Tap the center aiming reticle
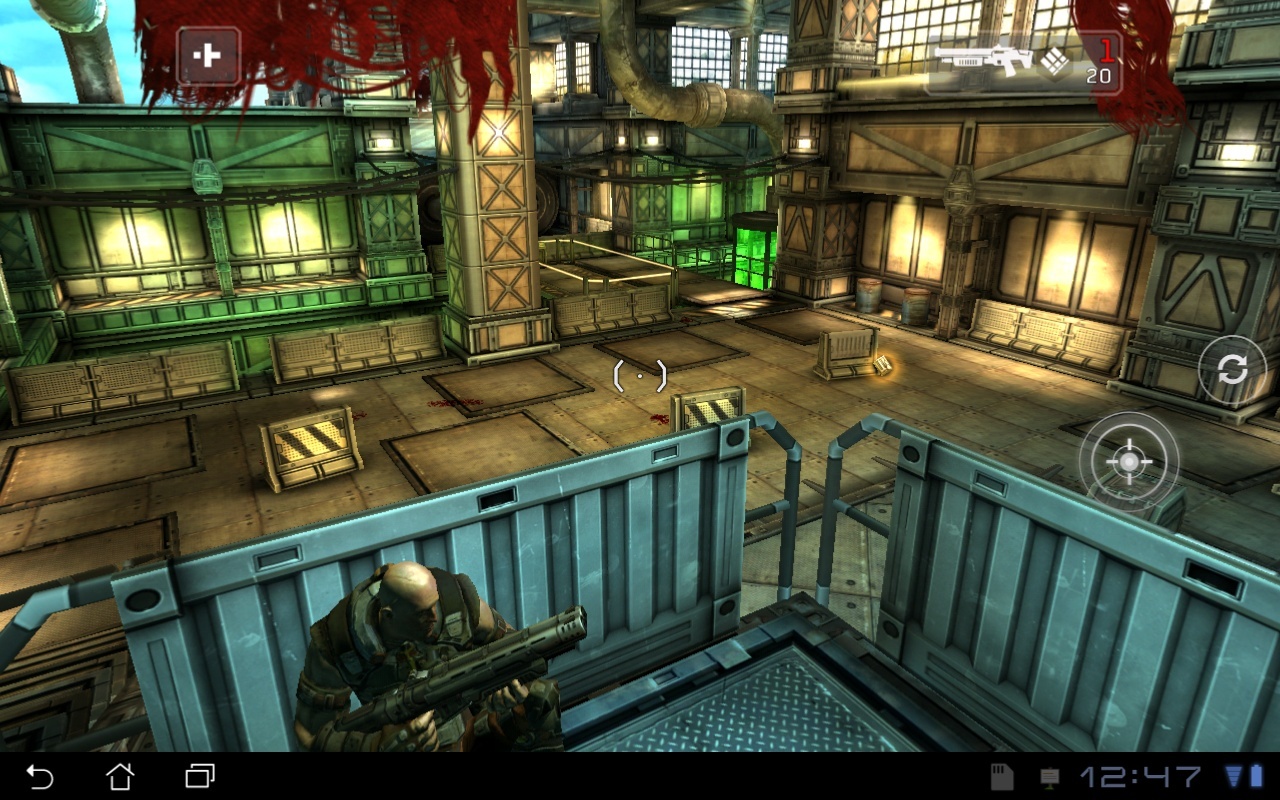Screen dimensions: 1280x800 click(638, 375)
